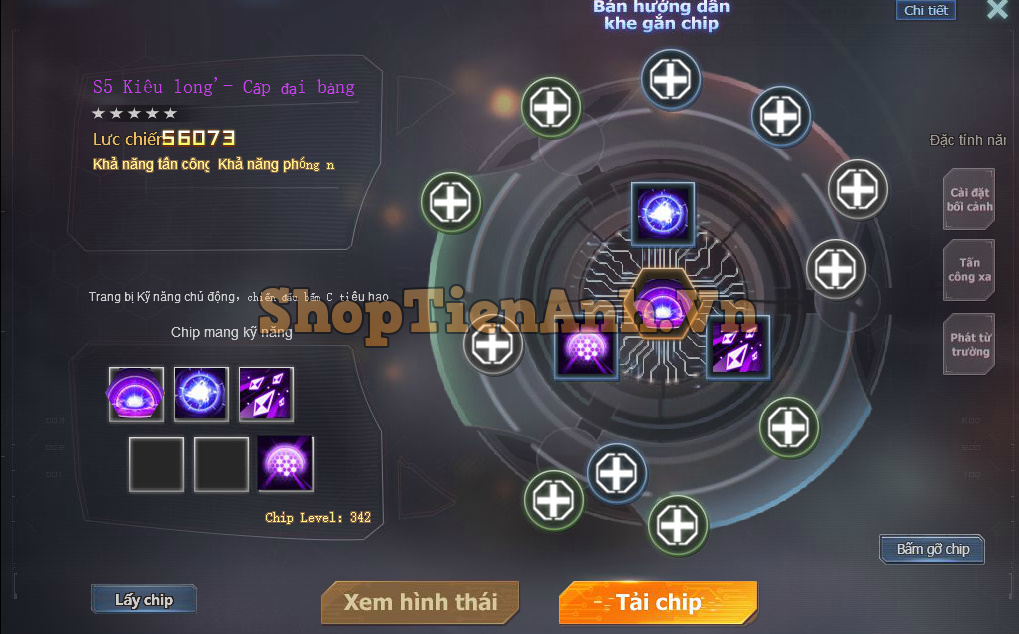Click the equipped shards chip right of core
The image size is (1019, 634).
(738, 347)
